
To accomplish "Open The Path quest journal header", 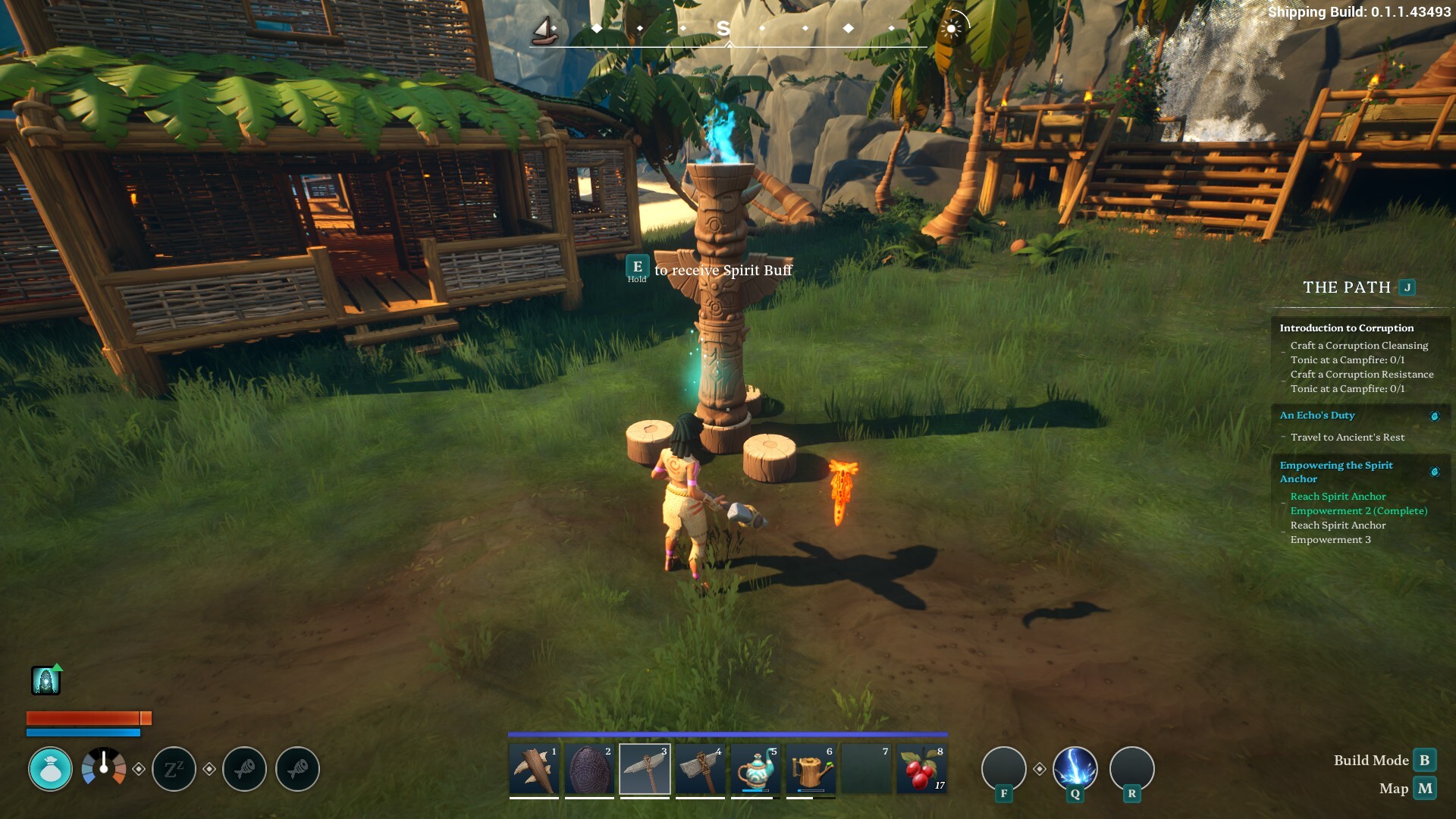I will point(1347,287).
